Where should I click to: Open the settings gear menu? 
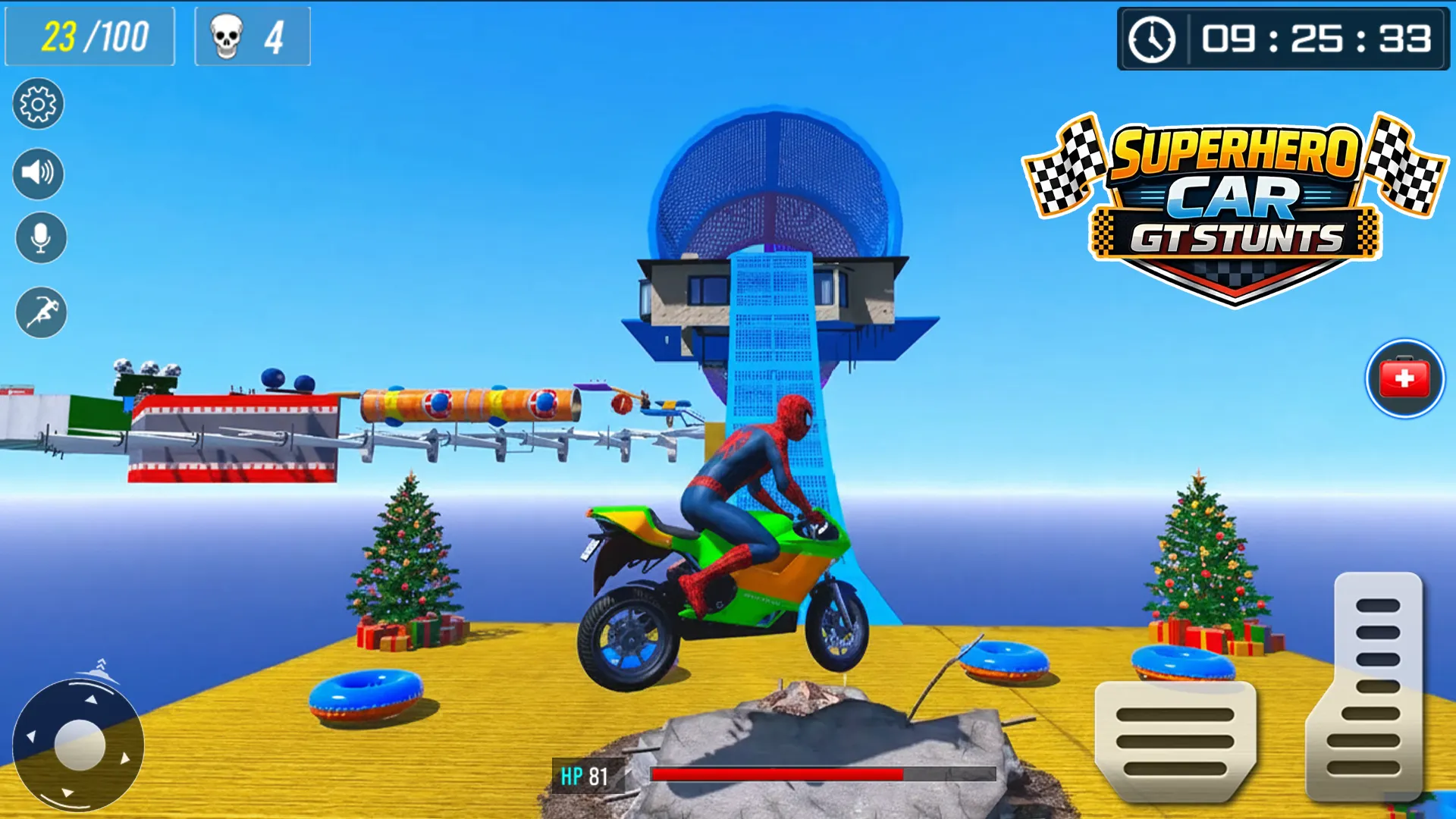click(x=38, y=105)
